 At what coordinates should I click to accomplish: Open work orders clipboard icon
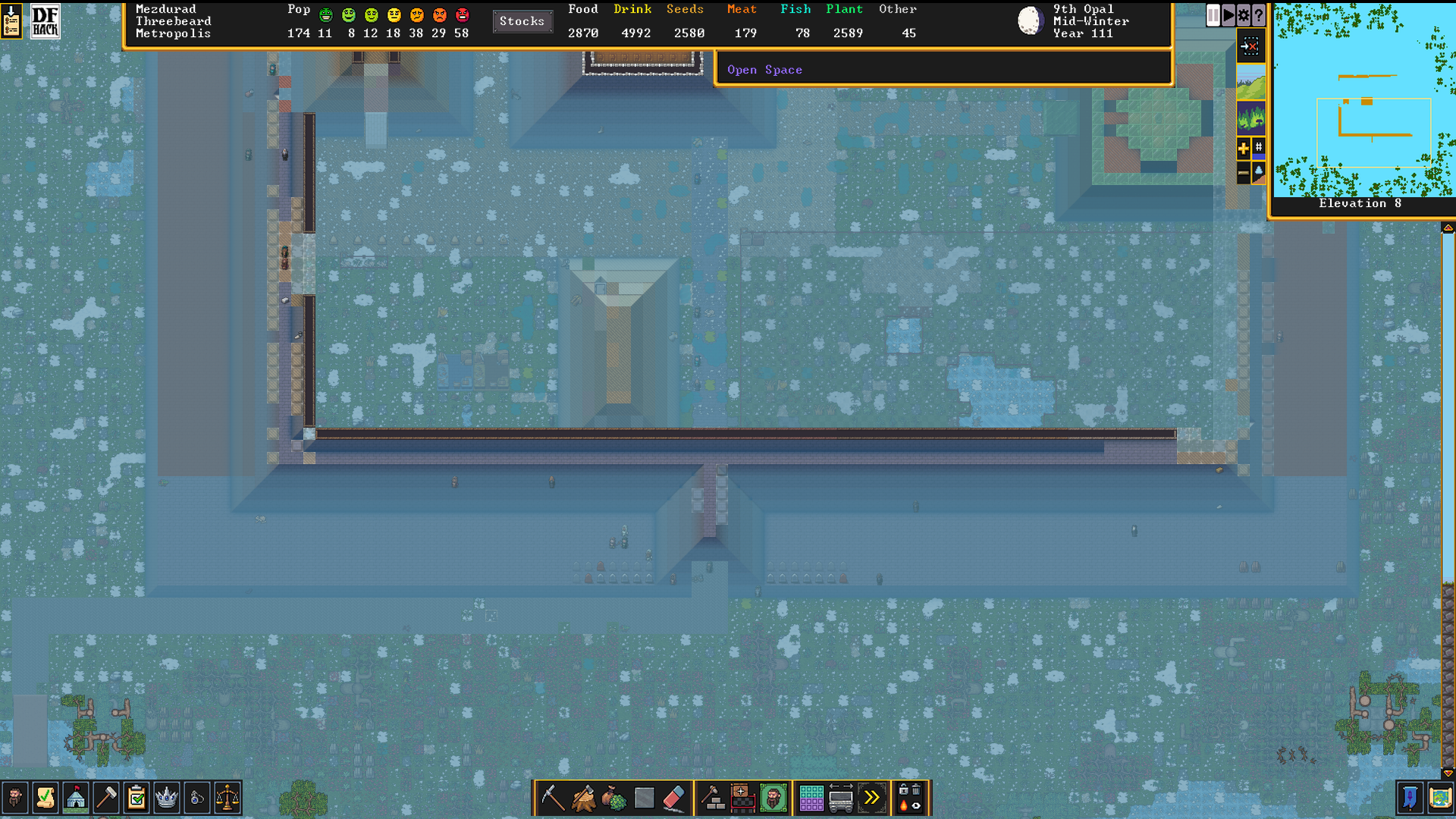(136, 798)
